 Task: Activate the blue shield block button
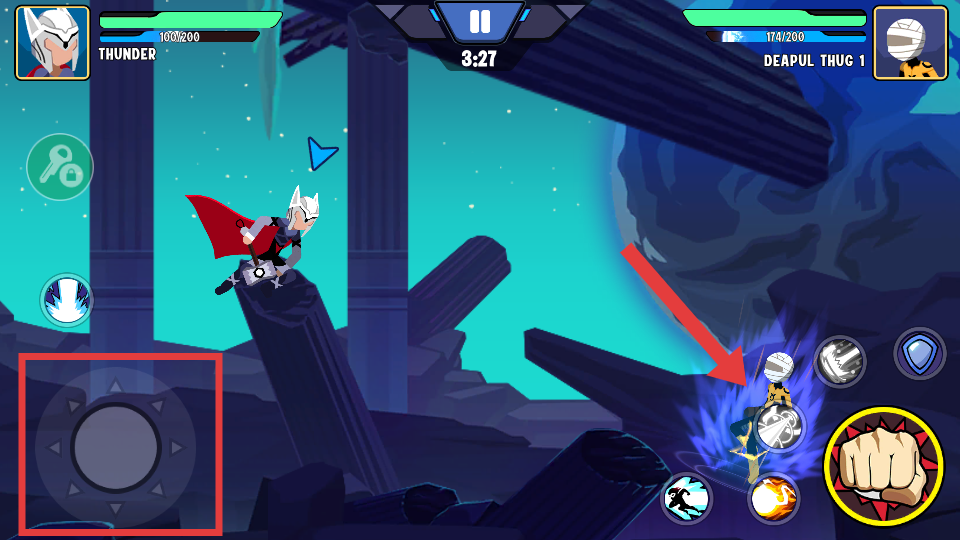pos(919,353)
